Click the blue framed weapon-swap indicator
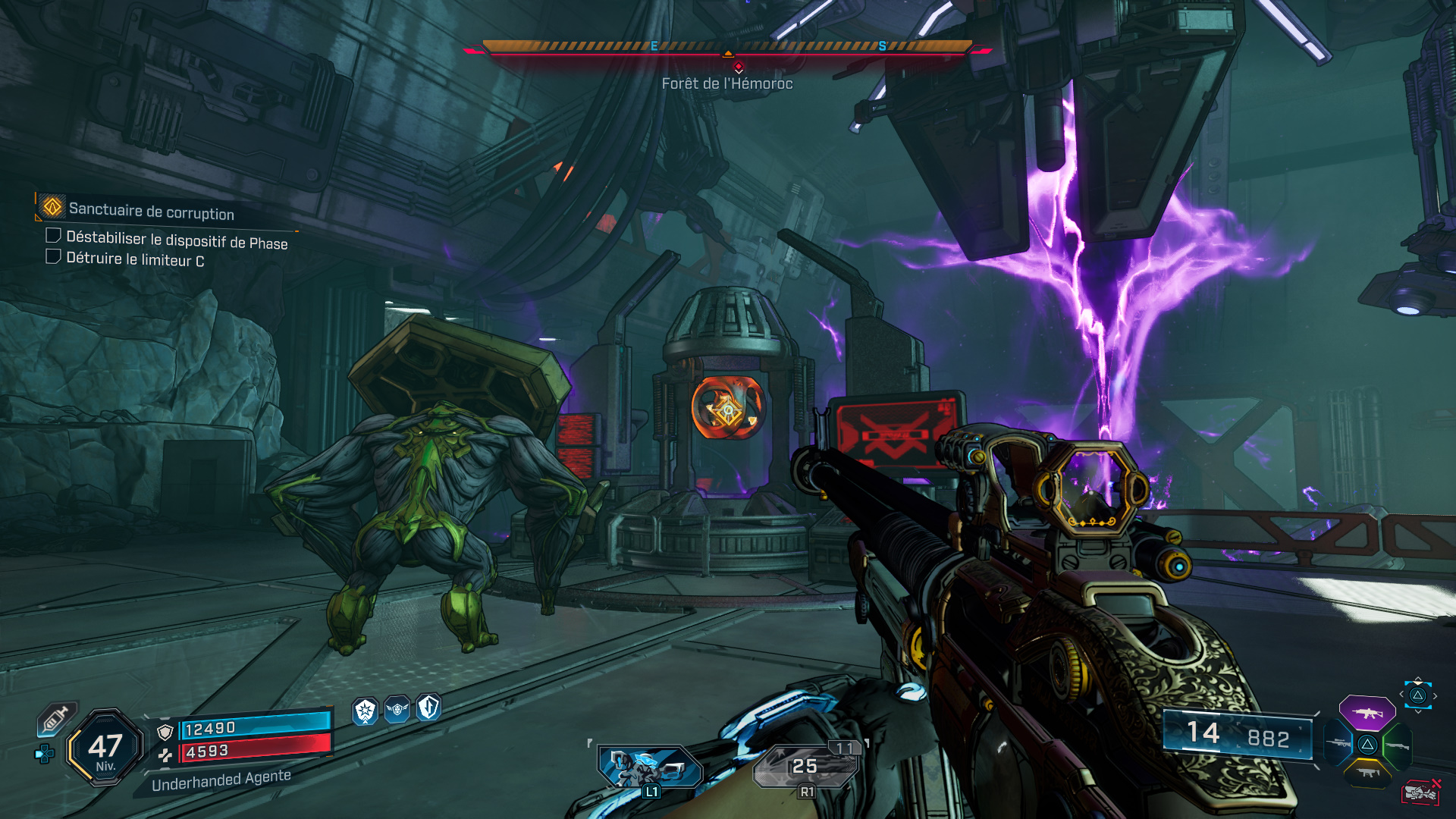The image size is (1456, 819). point(1417,695)
